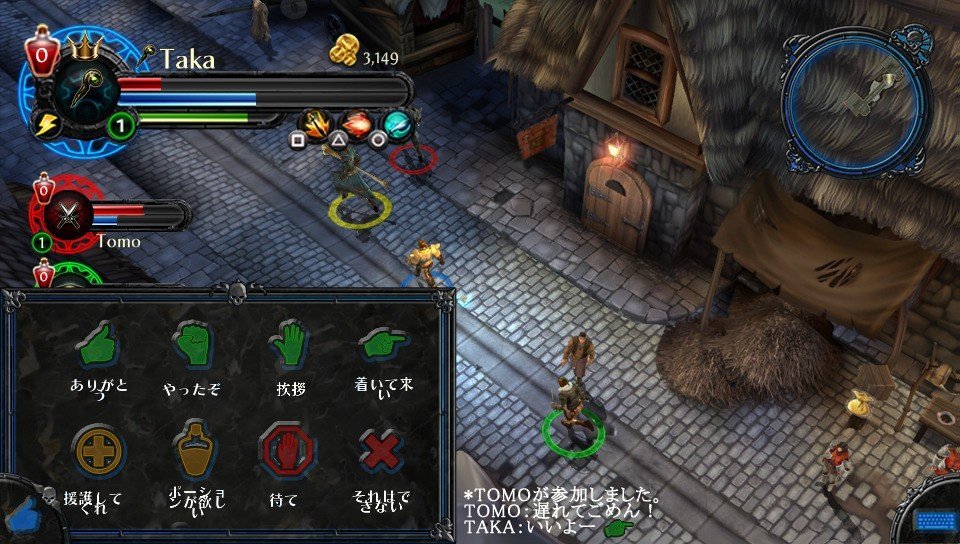
Task: Activate the flaming slash skill icon
Action: (x=316, y=124)
